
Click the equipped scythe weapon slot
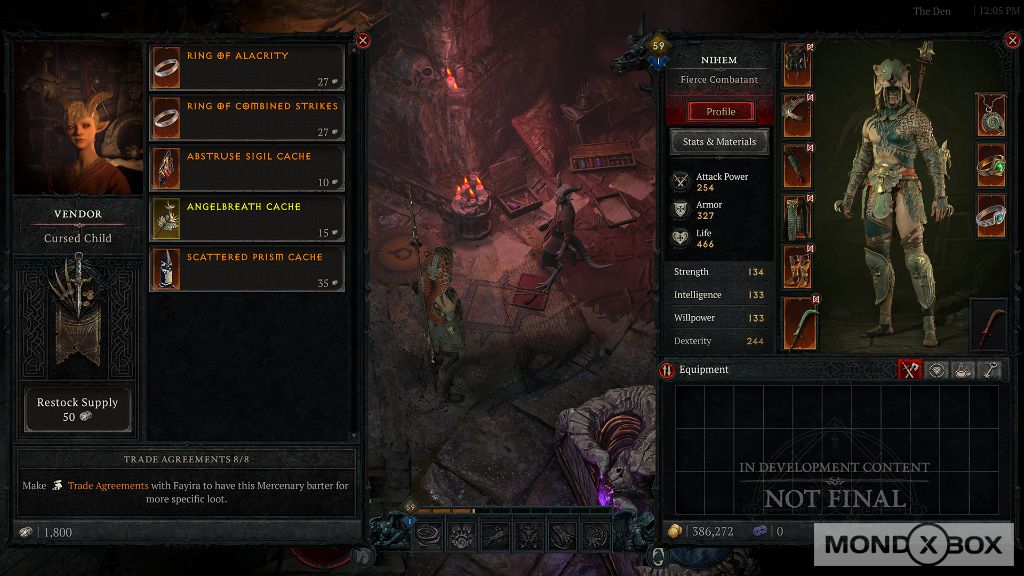point(797,322)
